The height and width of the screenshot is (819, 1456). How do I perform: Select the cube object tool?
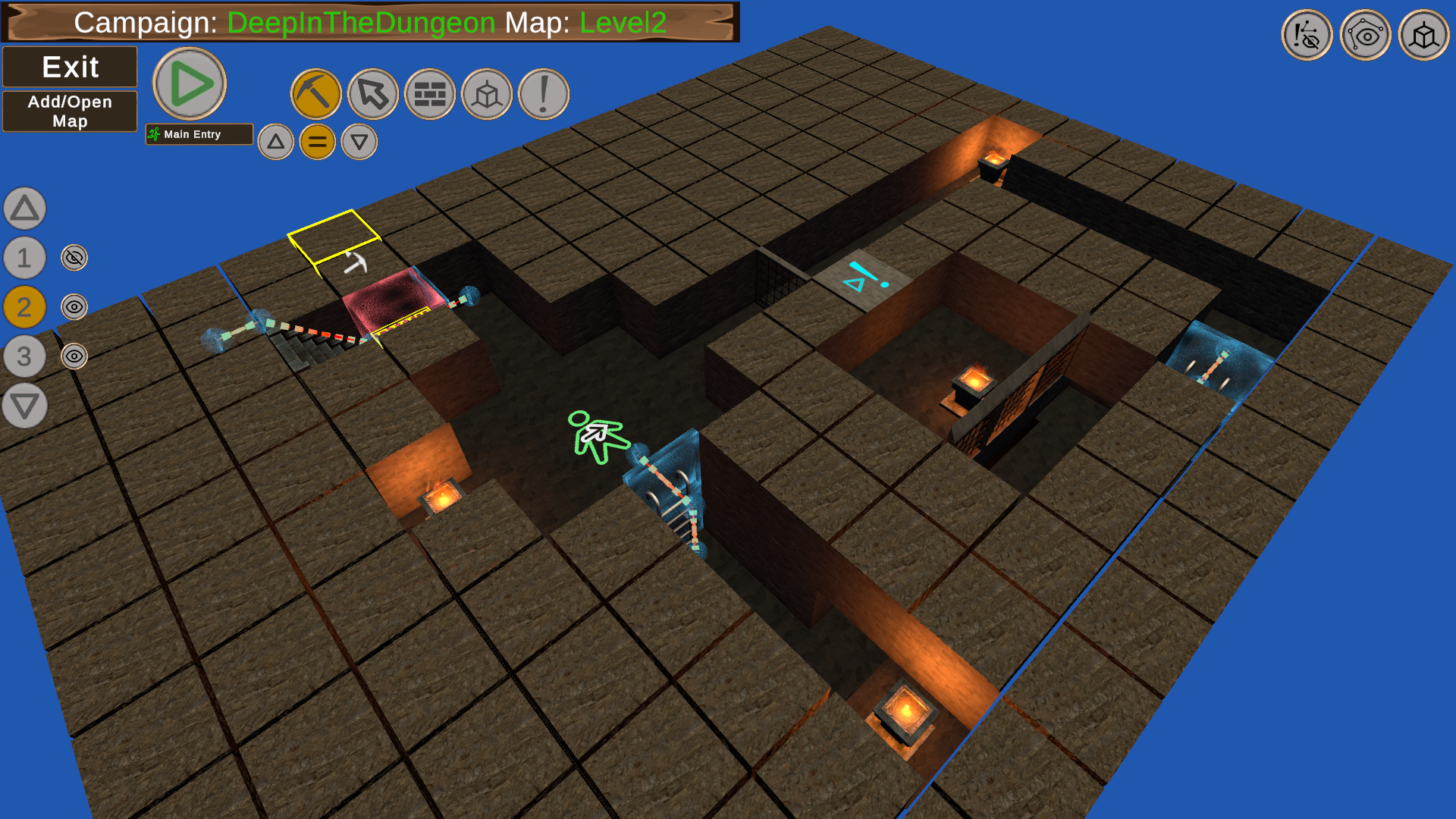pyautogui.click(x=487, y=95)
